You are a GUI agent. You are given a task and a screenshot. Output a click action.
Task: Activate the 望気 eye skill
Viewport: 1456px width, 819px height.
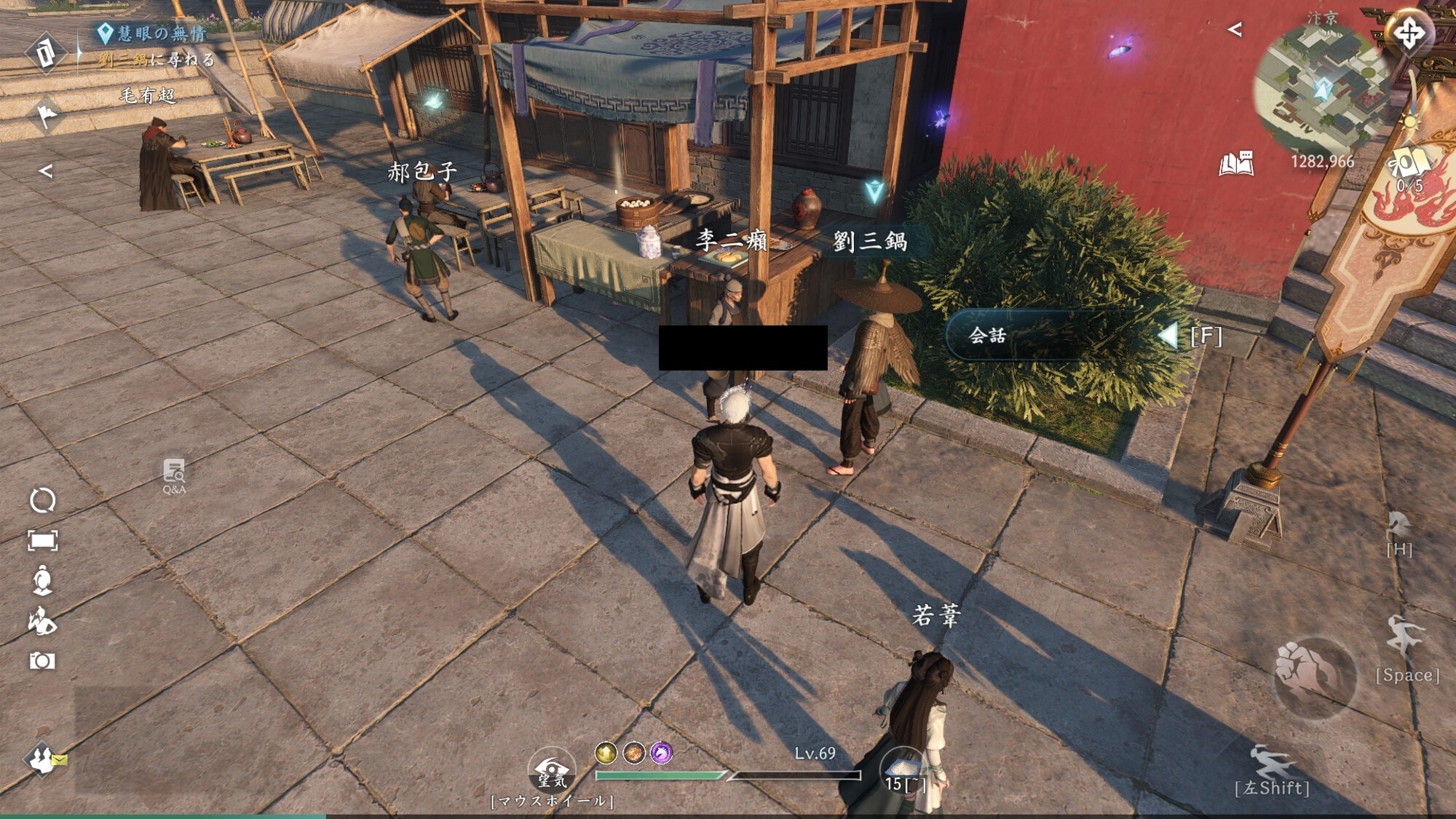[552, 772]
